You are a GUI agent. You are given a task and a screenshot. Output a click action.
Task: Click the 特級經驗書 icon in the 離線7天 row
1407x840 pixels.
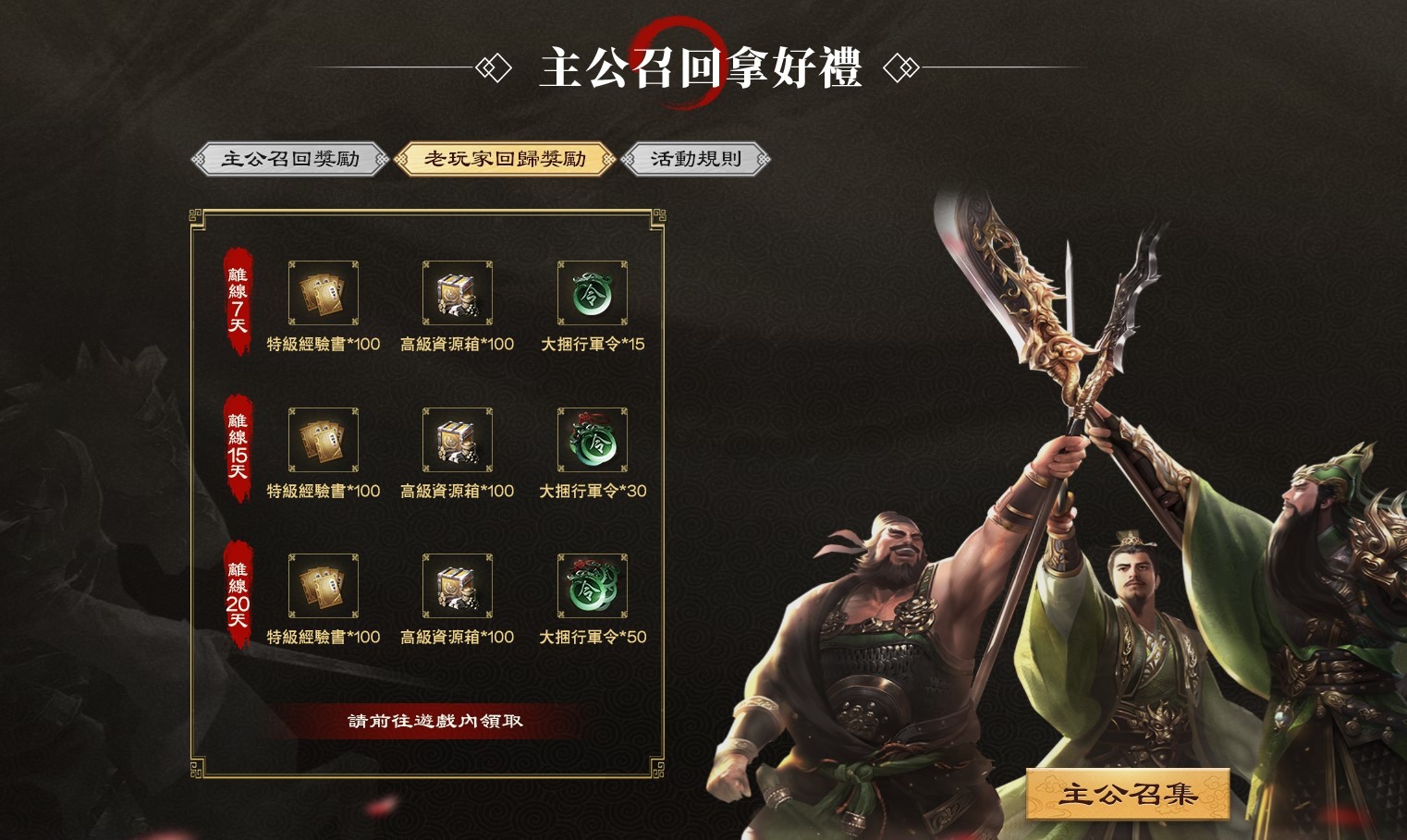pyautogui.click(x=322, y=293)
